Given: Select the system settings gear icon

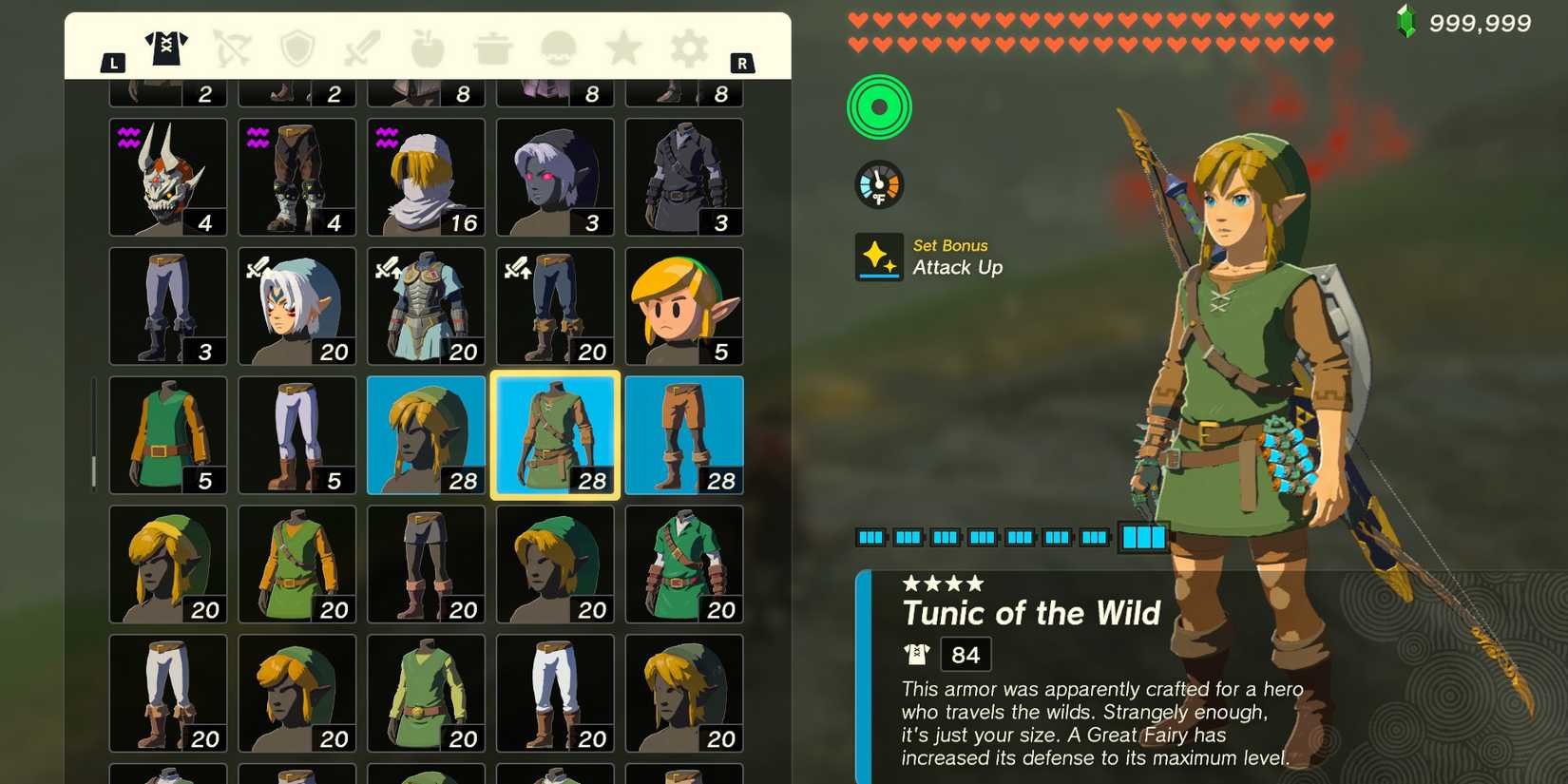Looking at the screenshot, I should (687, 48).
